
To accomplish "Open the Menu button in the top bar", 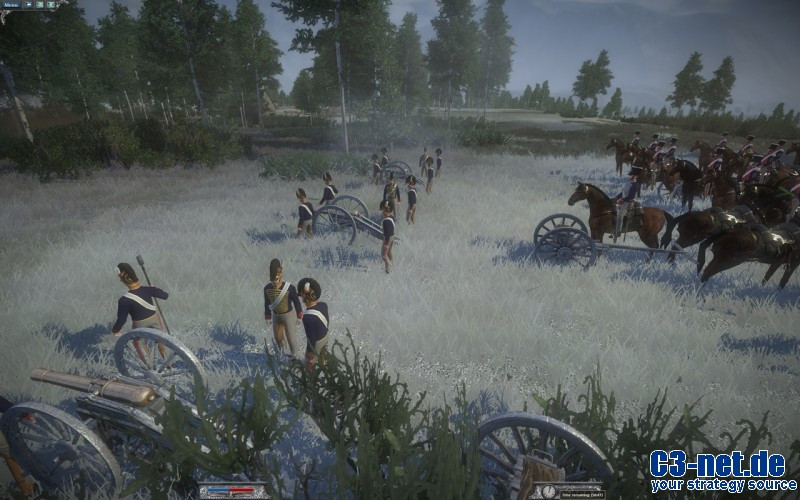I will click(x=10, y=4).
